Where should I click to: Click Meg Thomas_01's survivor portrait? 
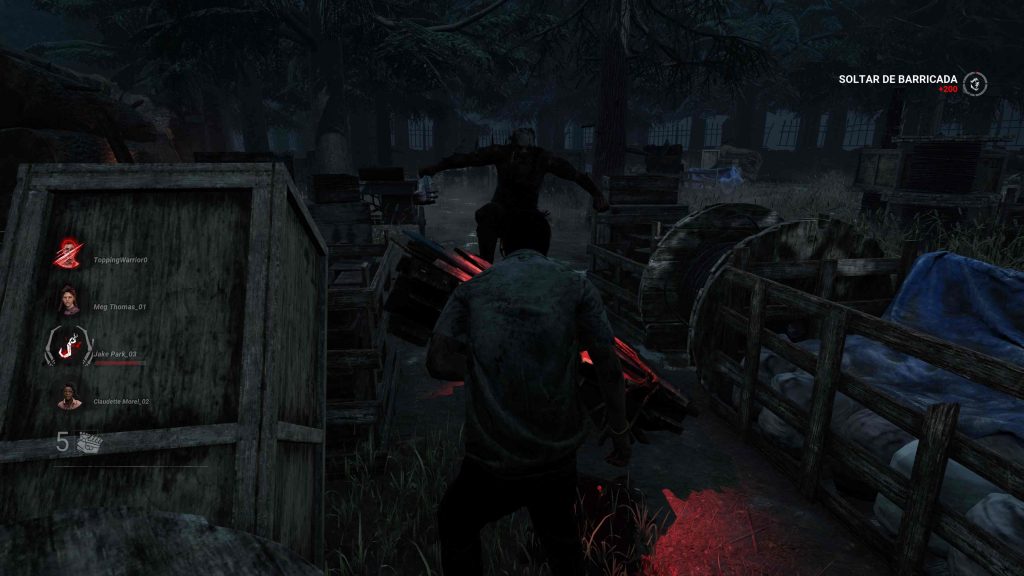point(69,300)
